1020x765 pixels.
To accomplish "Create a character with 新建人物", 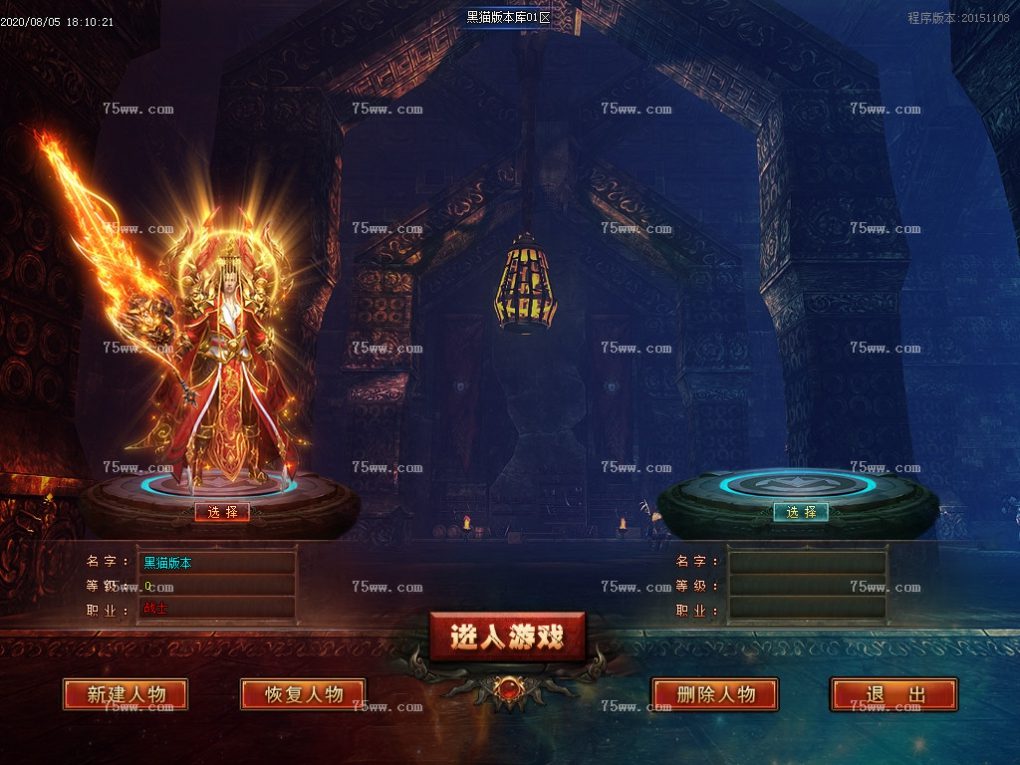I will point(125,694).
